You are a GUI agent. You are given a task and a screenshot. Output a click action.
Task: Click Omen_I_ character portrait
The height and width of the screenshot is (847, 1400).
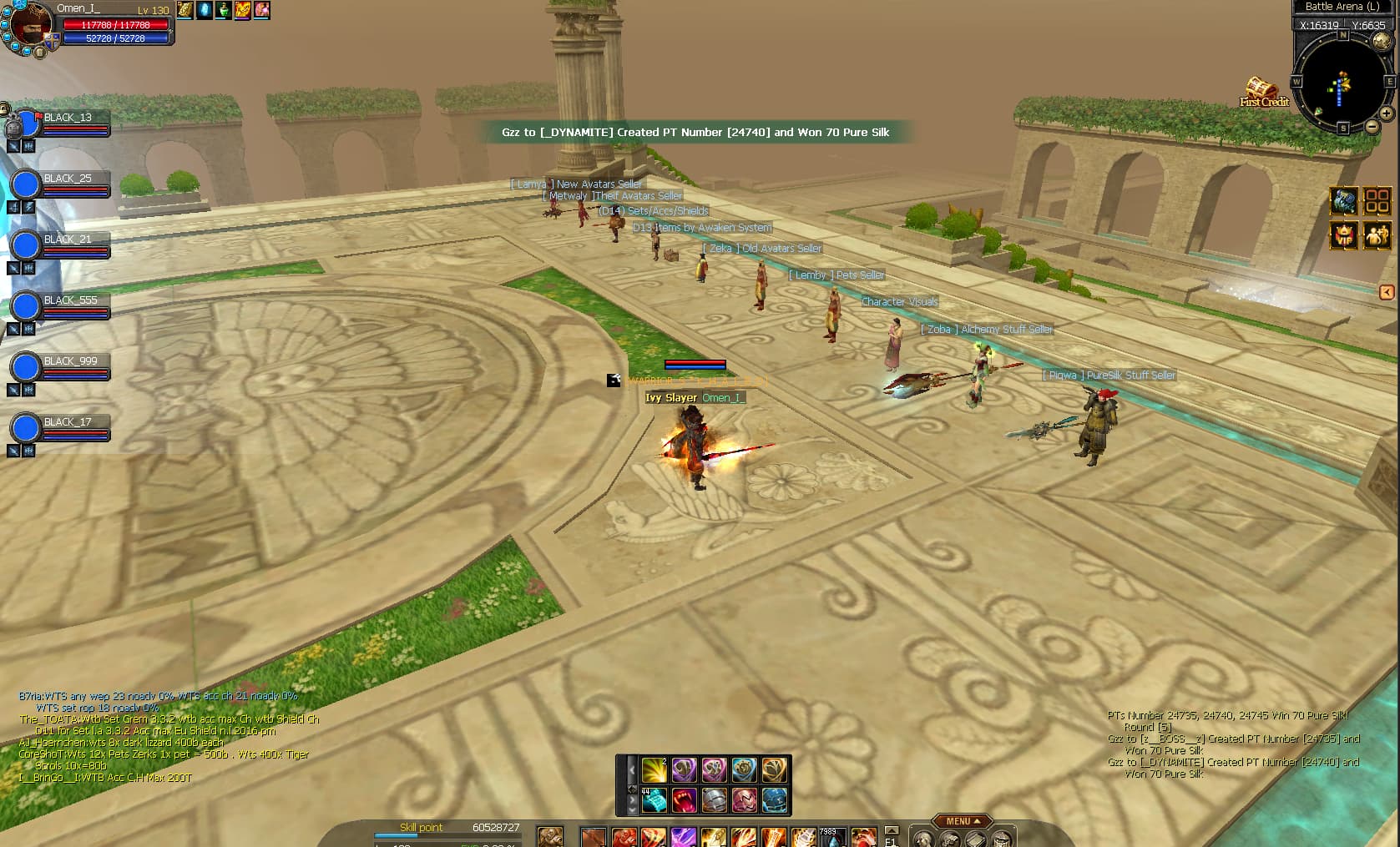(x=29, y=25)
